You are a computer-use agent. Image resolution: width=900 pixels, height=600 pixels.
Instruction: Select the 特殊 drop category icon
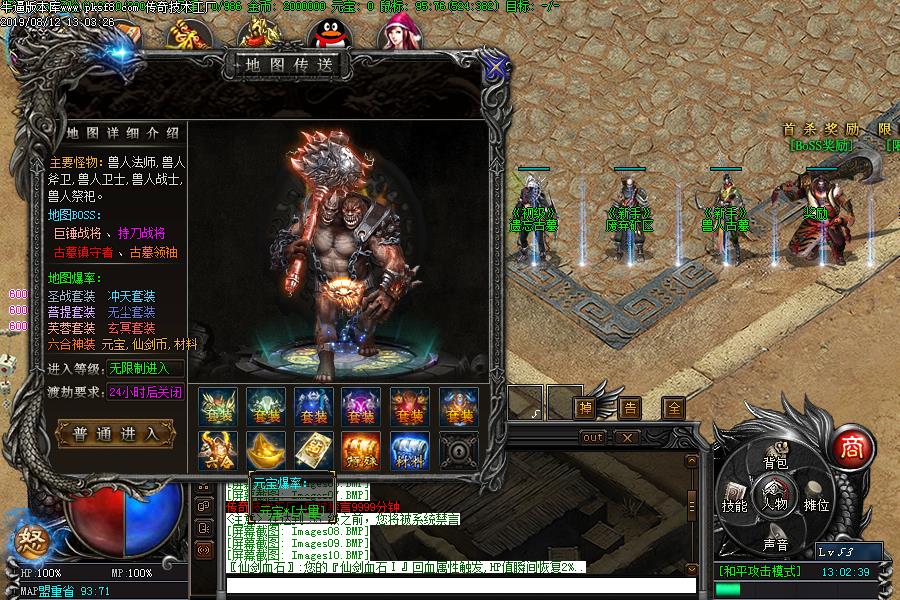(361, 450)
